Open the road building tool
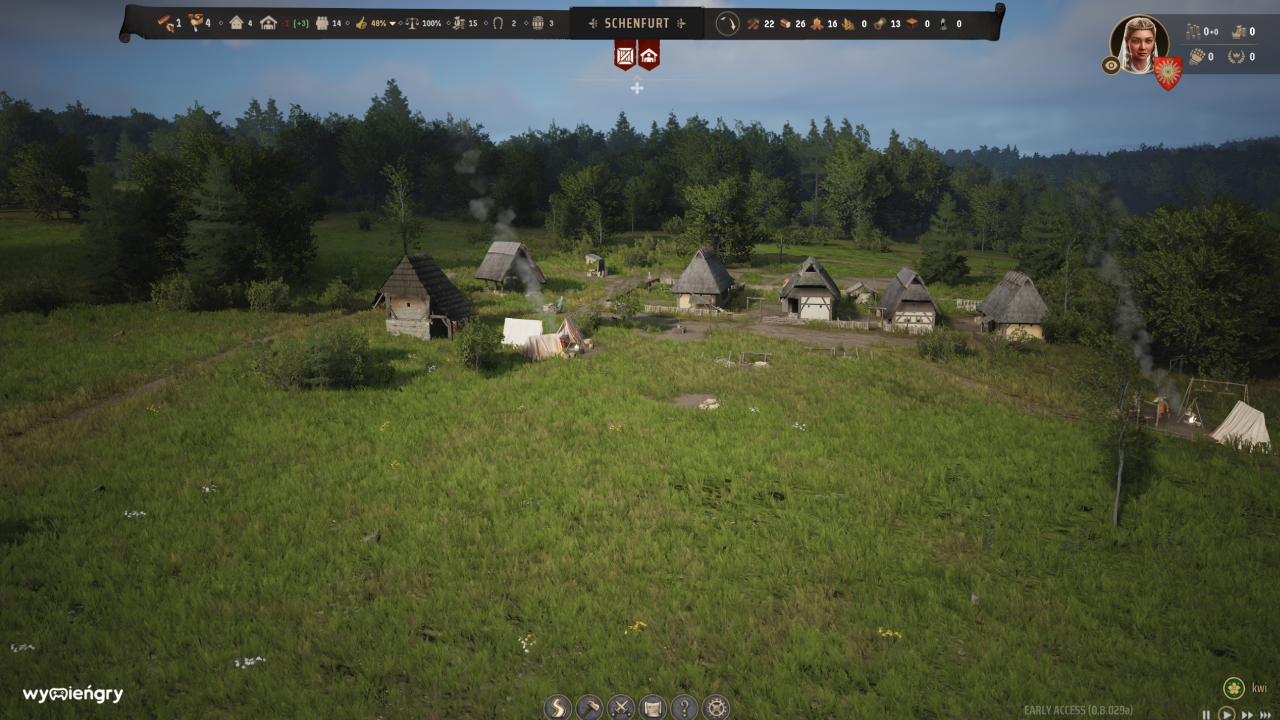The image size is (1280, 720). (557, 706)
